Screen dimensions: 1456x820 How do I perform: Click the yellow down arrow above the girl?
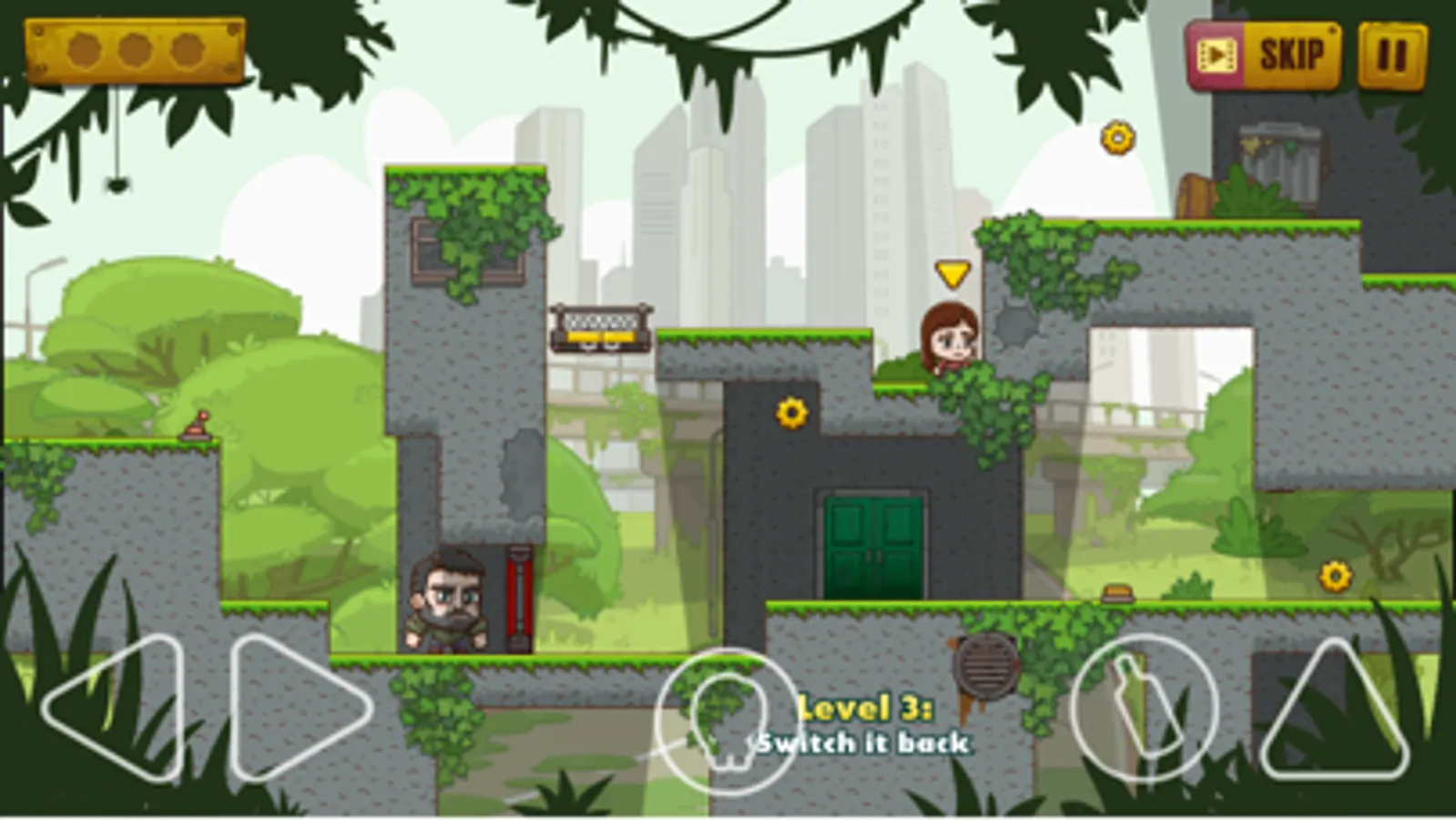951,272
